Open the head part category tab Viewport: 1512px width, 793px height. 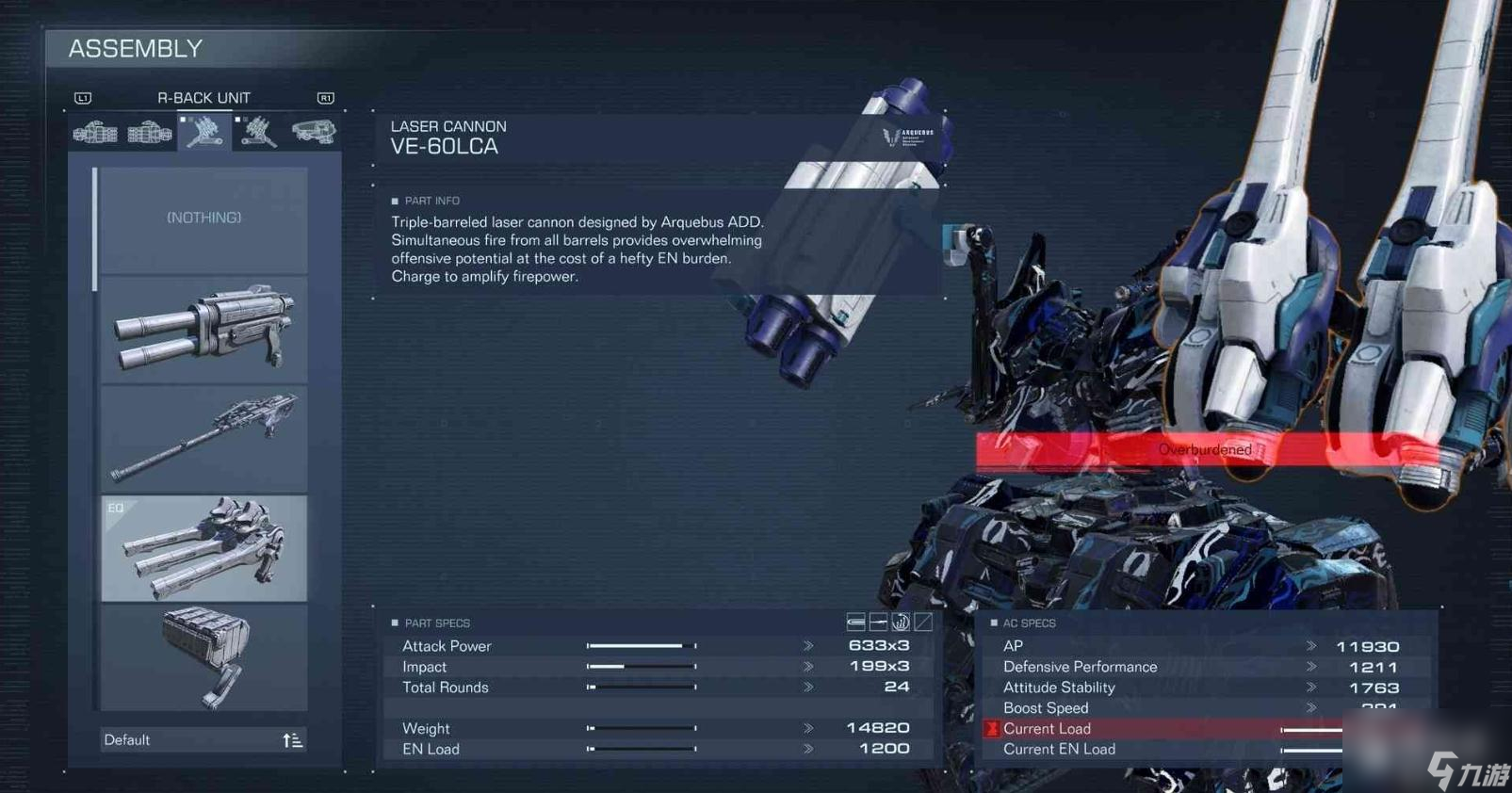click(313, 133)
